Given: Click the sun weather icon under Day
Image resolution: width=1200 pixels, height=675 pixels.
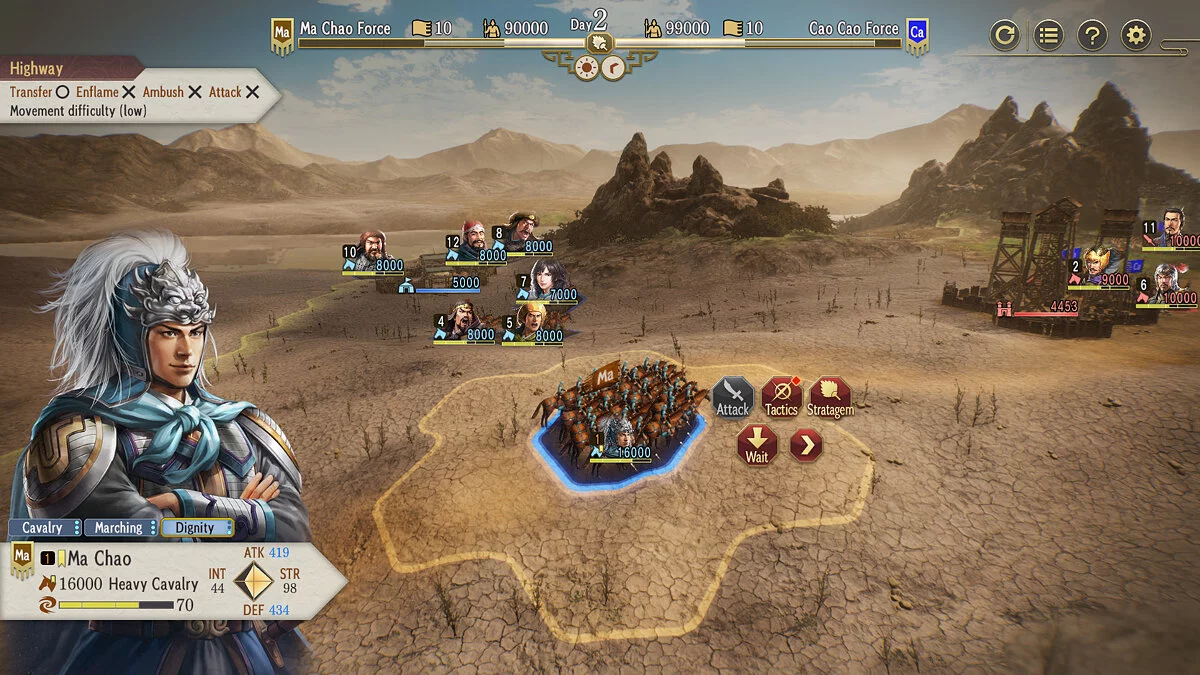Looking at the screenshot, I should pos(587,67).
